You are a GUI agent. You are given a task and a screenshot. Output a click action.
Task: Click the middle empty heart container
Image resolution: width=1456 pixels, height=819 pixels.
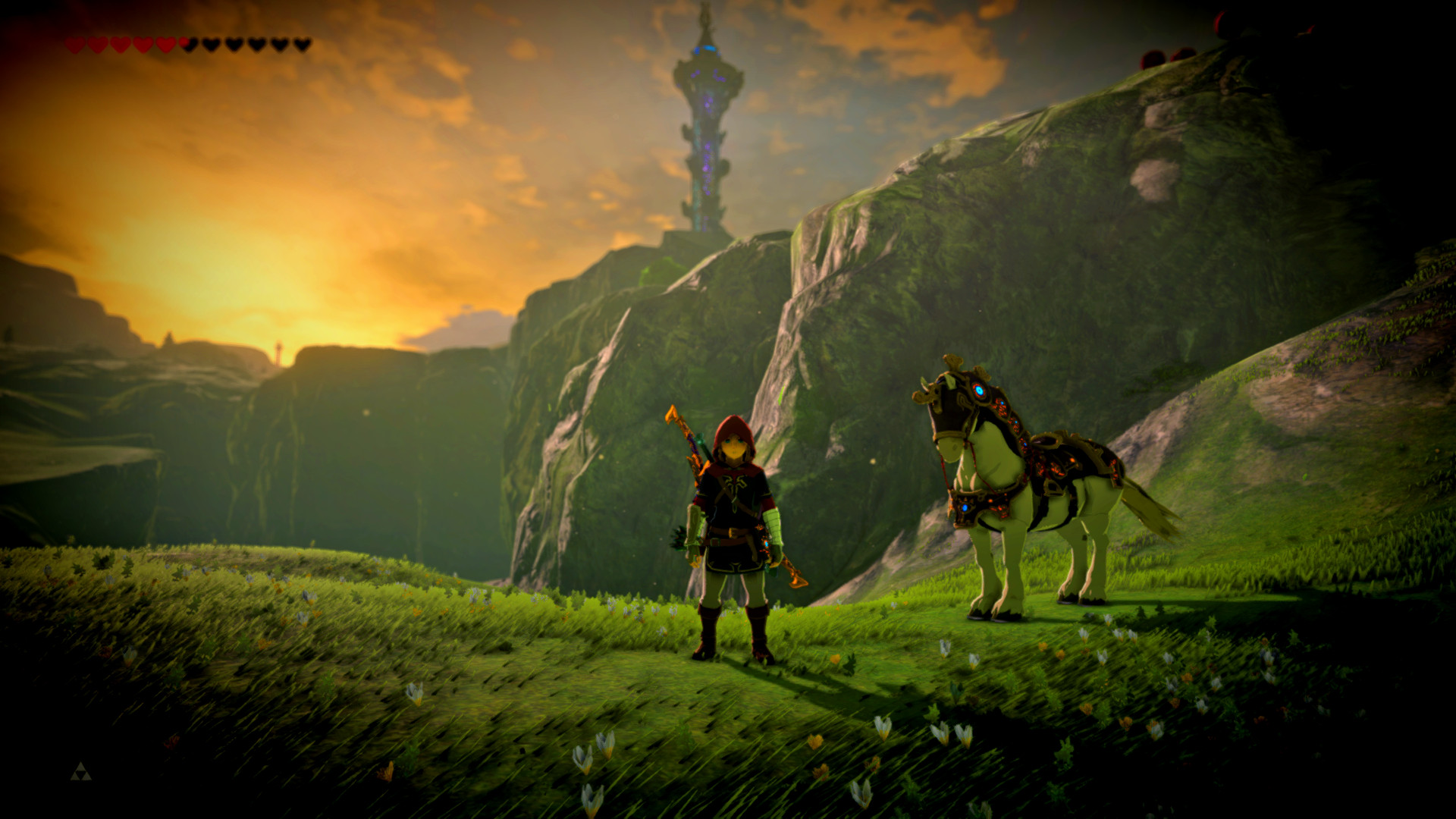click(x=256, y=43)
